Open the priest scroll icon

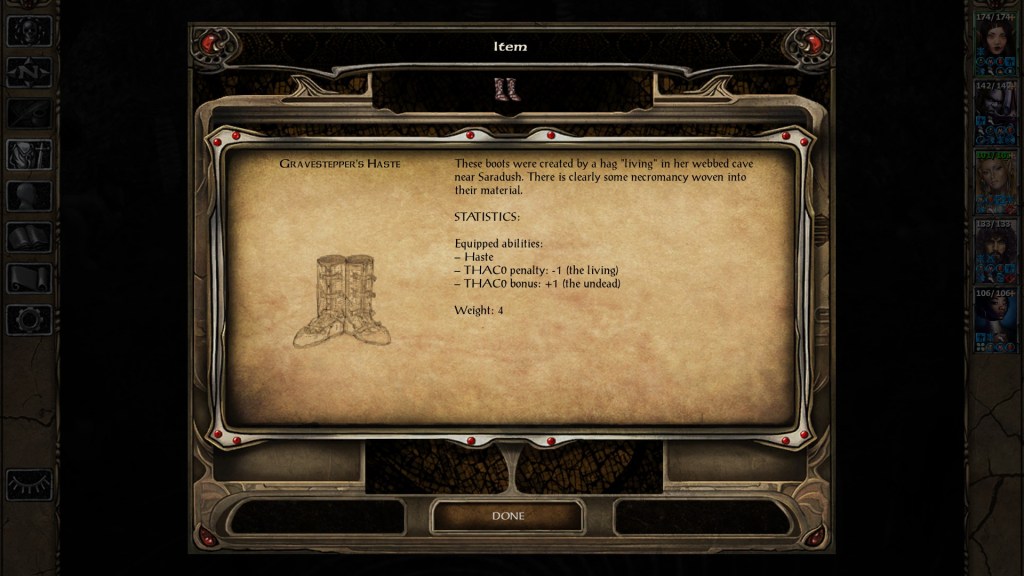click(x=29, y=278)
